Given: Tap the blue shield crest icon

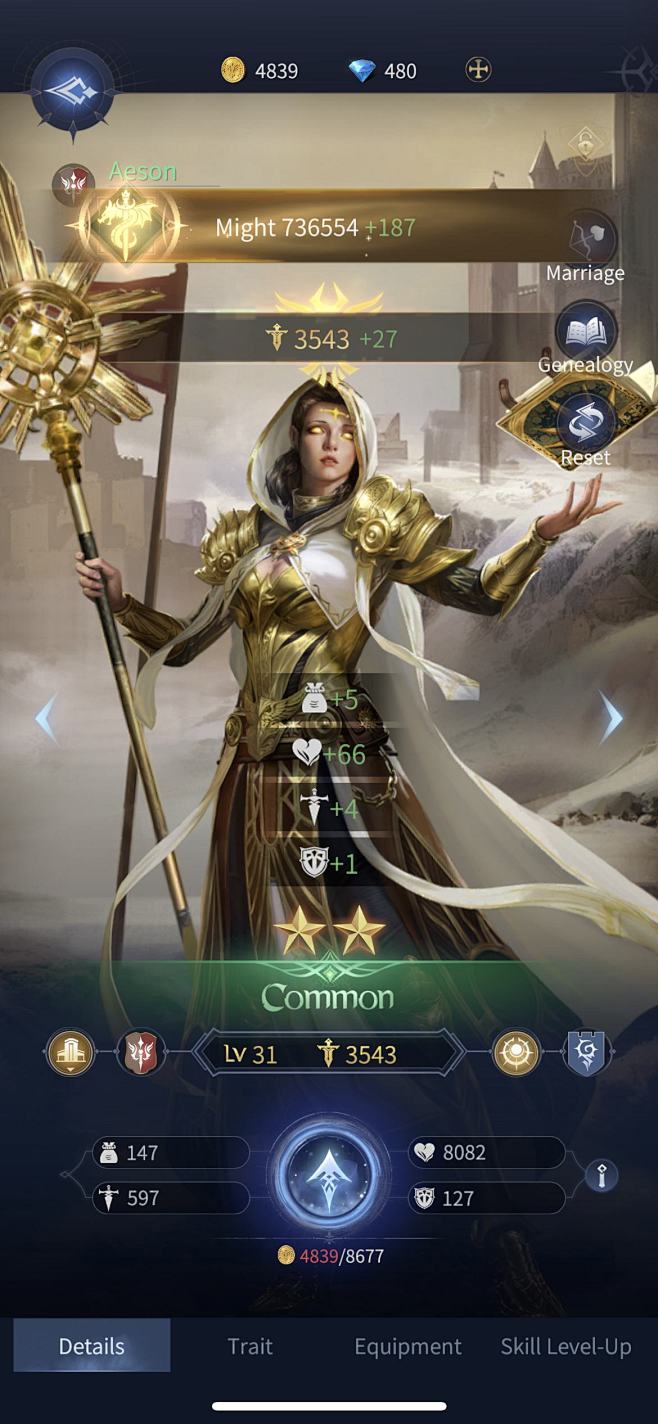Looking at the screenshot, I should (587, 1053).
